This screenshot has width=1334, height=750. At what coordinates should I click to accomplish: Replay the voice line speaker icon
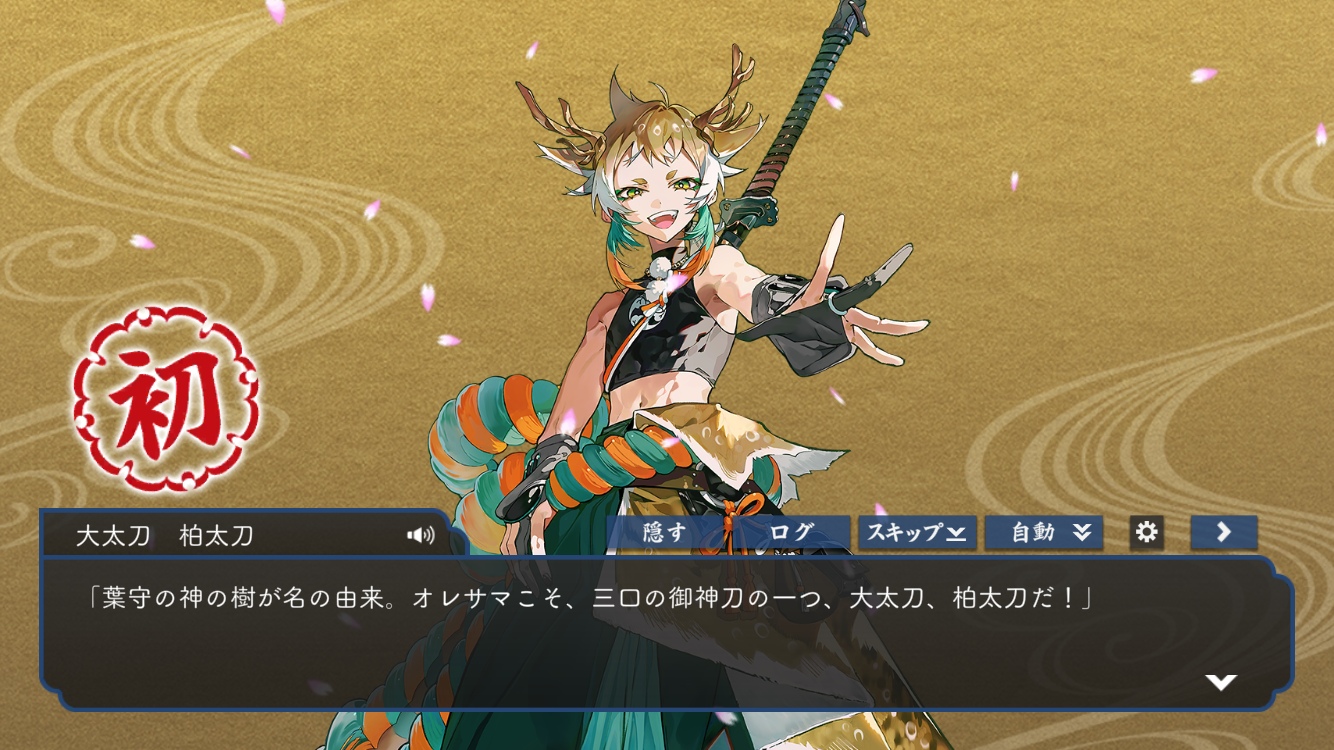coord(421,535)
